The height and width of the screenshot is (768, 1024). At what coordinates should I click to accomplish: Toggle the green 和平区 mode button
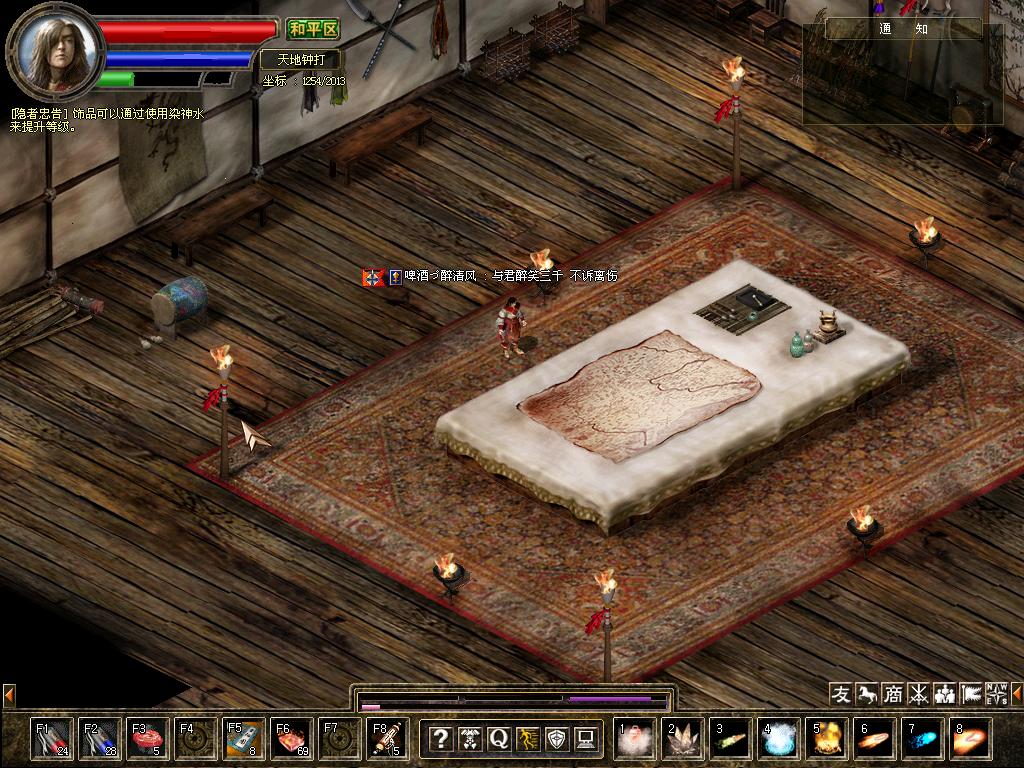click(x=313, y=29)
